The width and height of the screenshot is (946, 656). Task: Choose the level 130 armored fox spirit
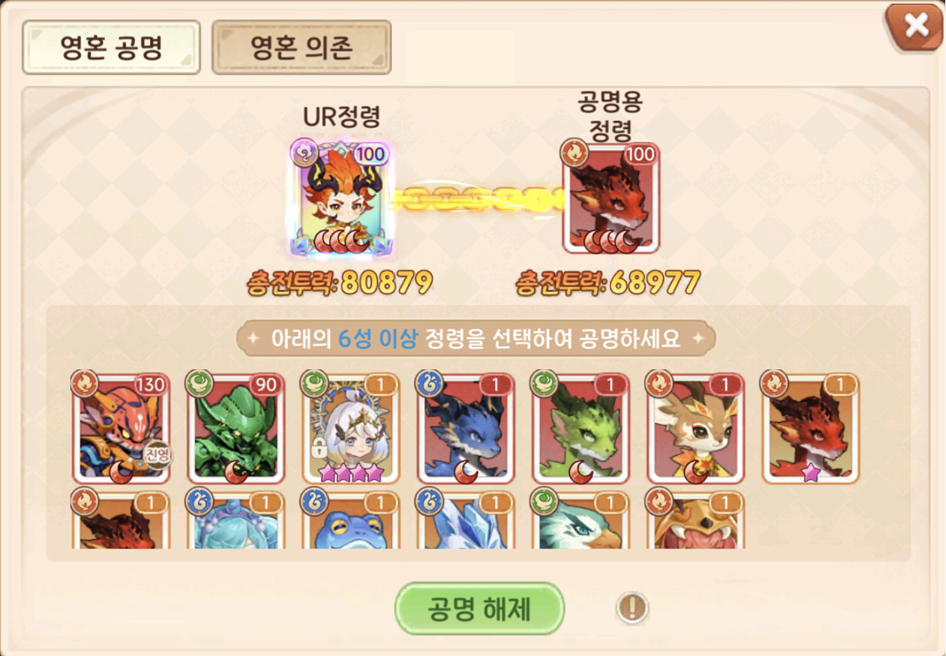click(121, 429)
